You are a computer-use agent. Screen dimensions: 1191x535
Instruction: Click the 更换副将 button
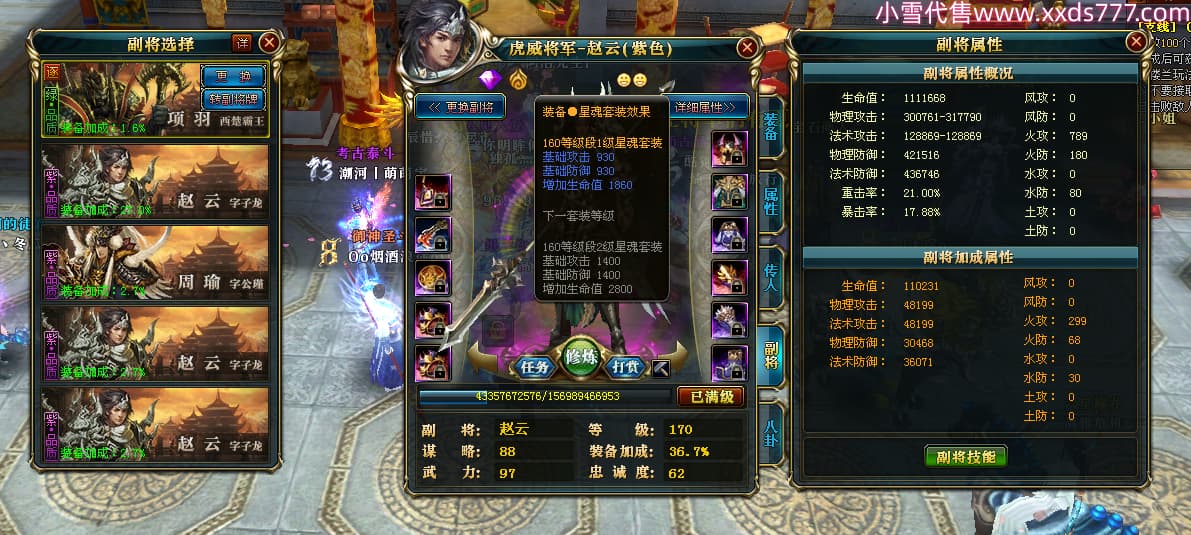461,107
